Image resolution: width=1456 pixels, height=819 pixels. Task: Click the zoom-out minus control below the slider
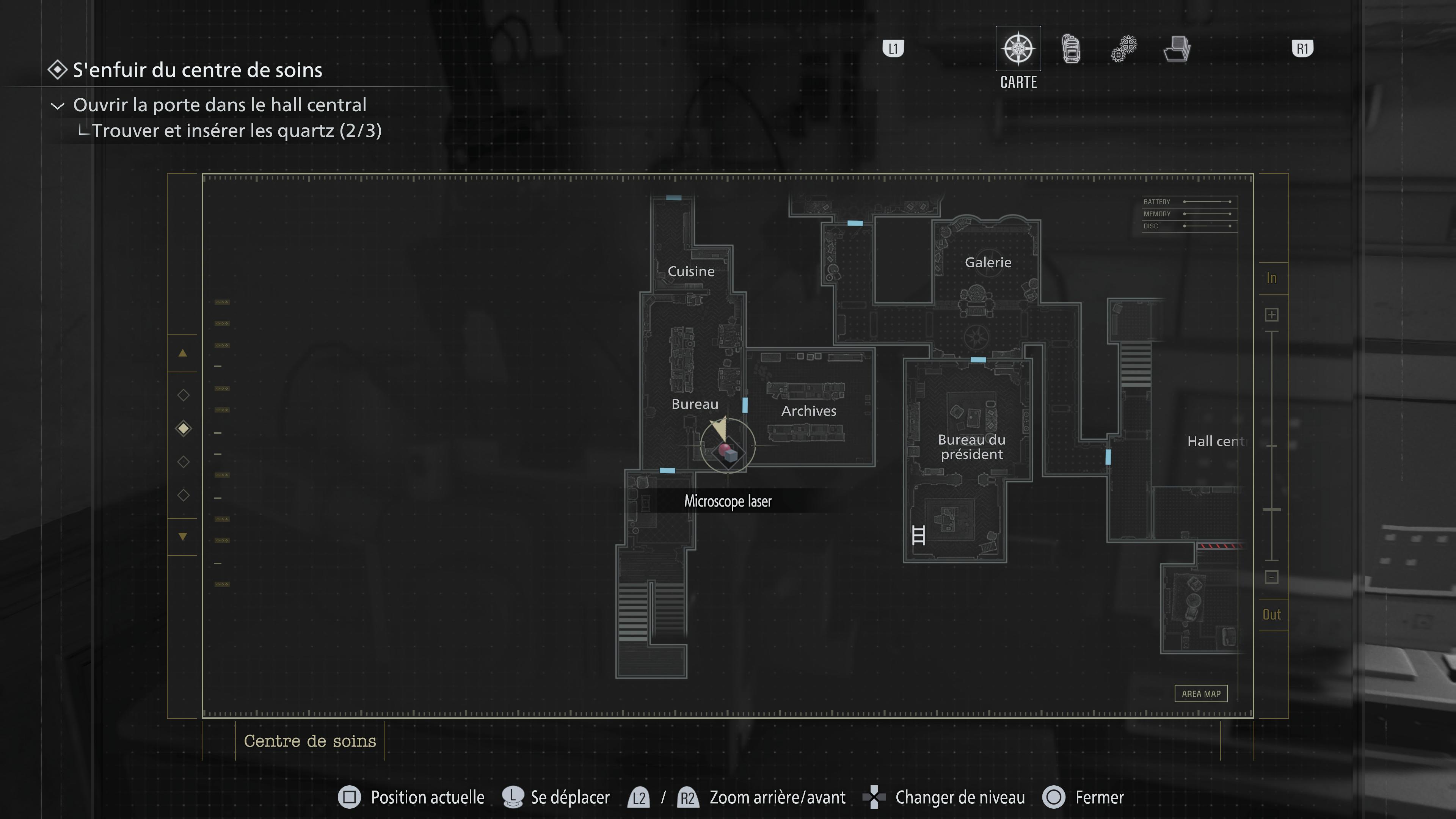(1272, 577)
